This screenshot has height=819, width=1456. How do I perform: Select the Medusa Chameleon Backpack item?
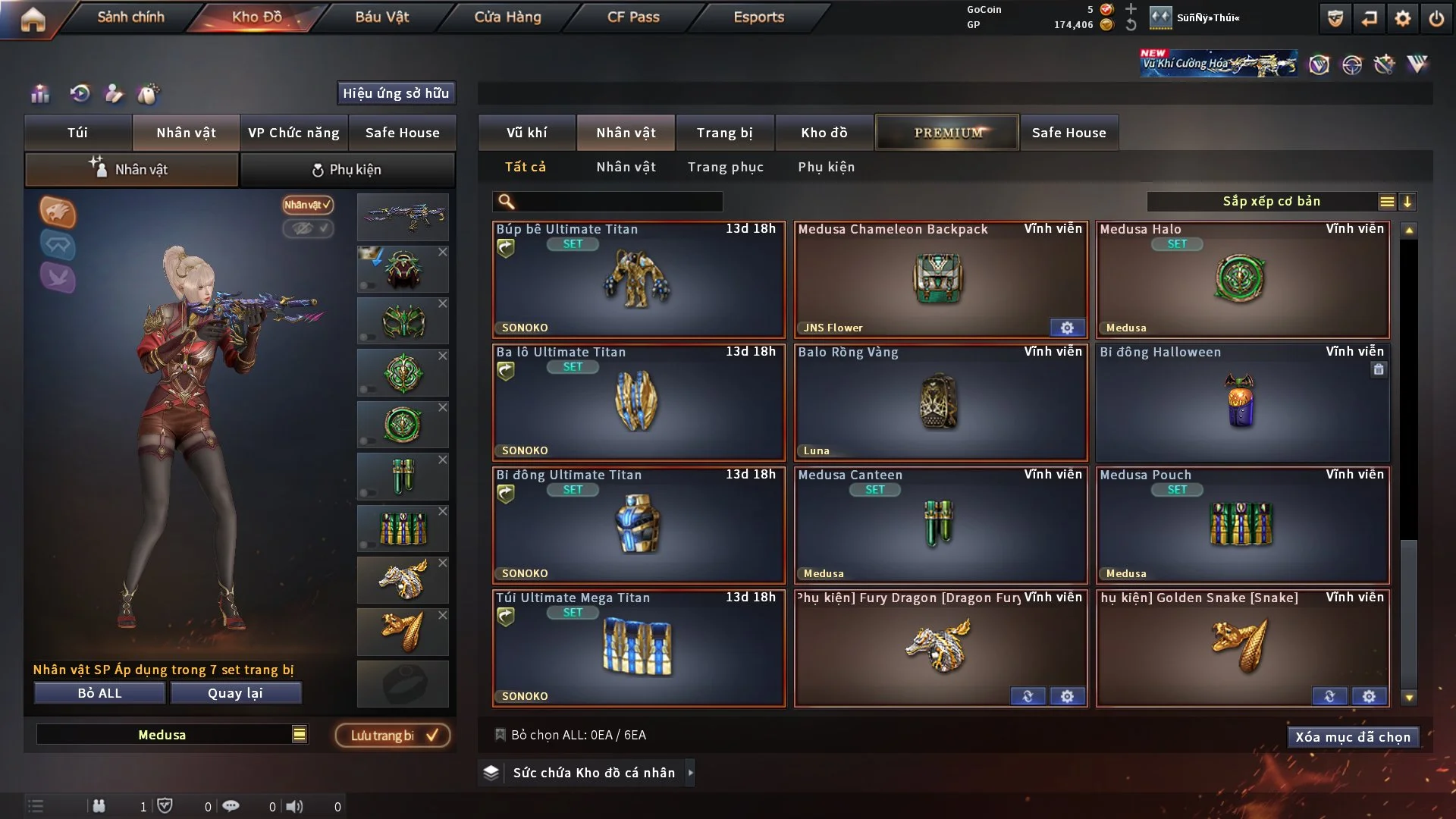940,280
